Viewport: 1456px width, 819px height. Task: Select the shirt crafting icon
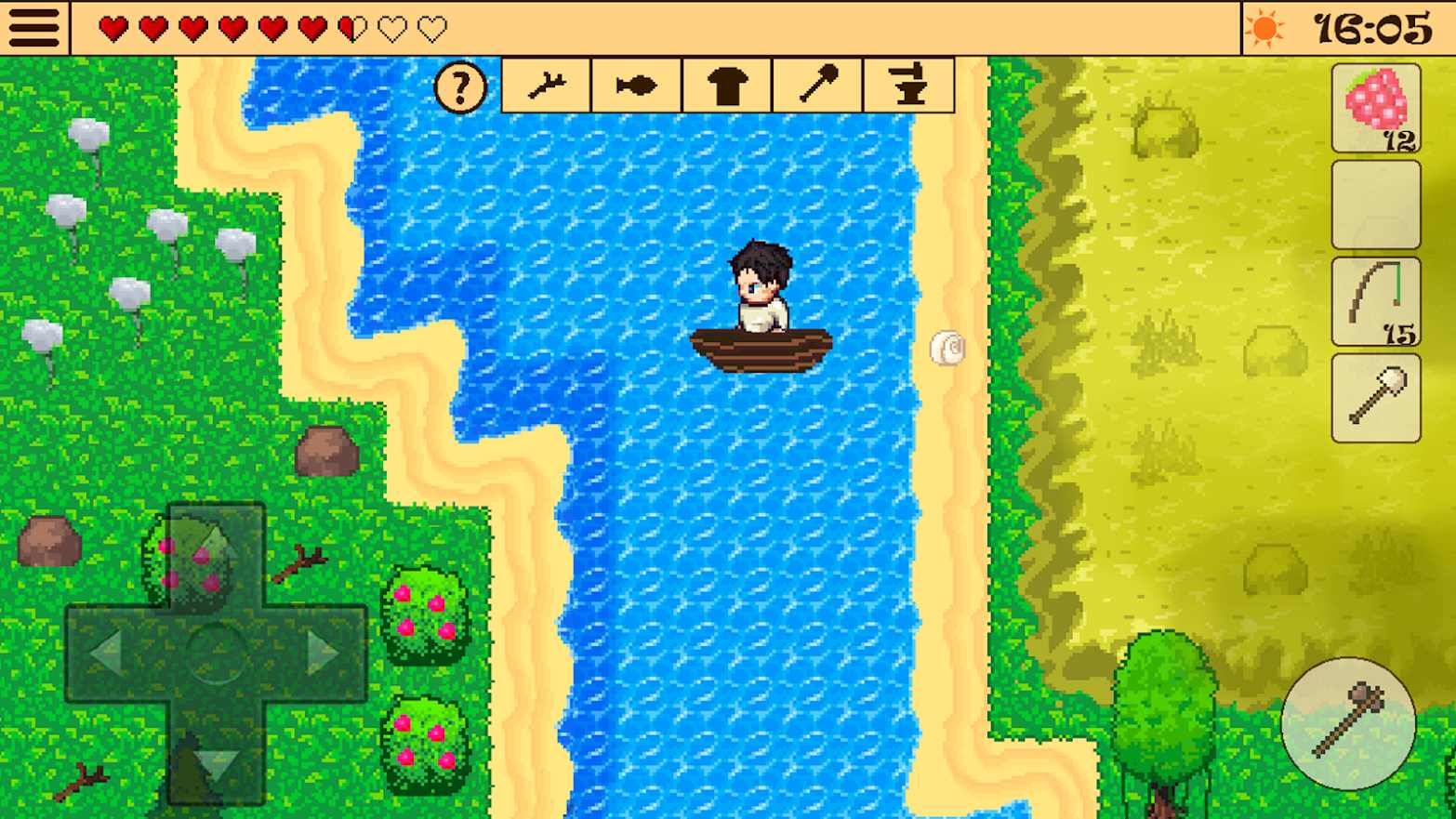pos(727,85)
